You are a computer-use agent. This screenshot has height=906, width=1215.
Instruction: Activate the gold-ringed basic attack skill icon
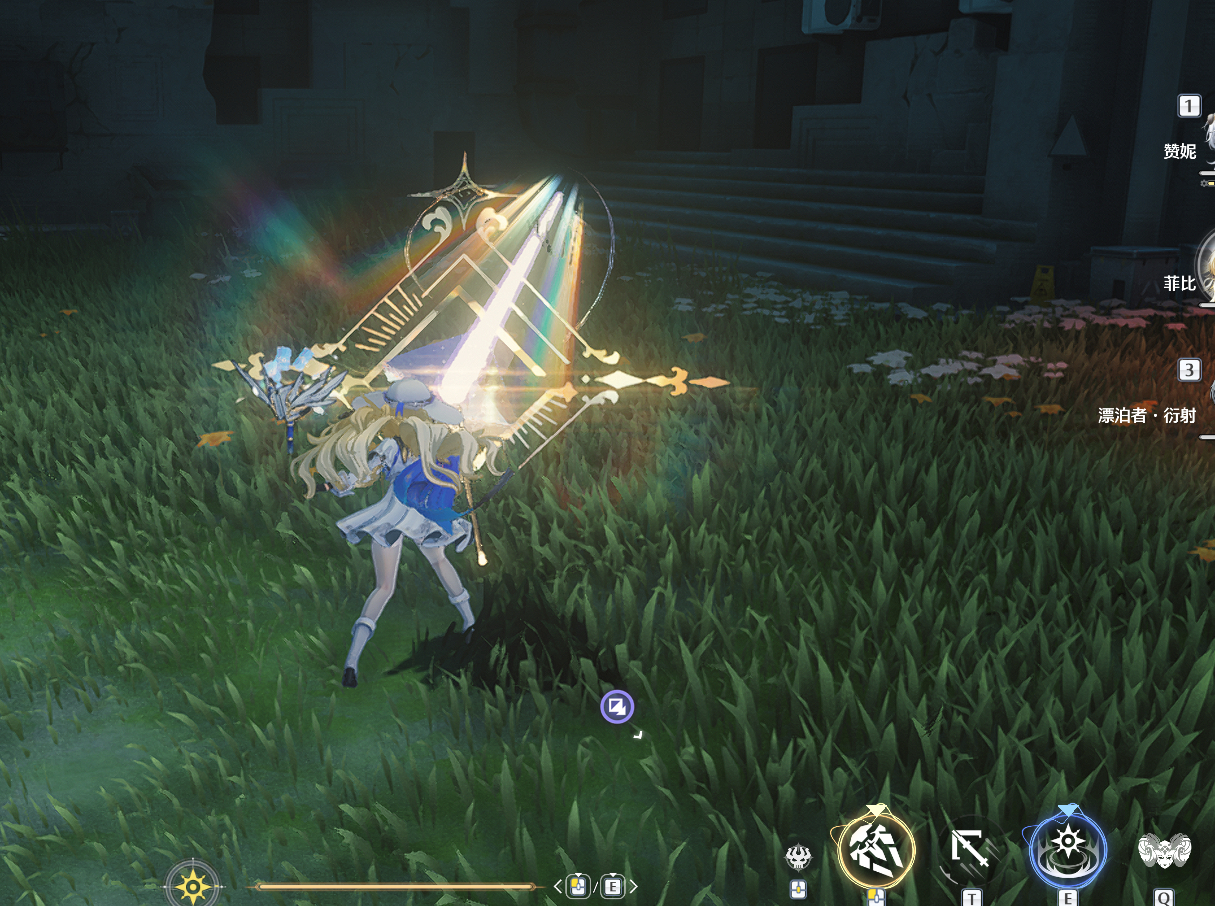876,850
